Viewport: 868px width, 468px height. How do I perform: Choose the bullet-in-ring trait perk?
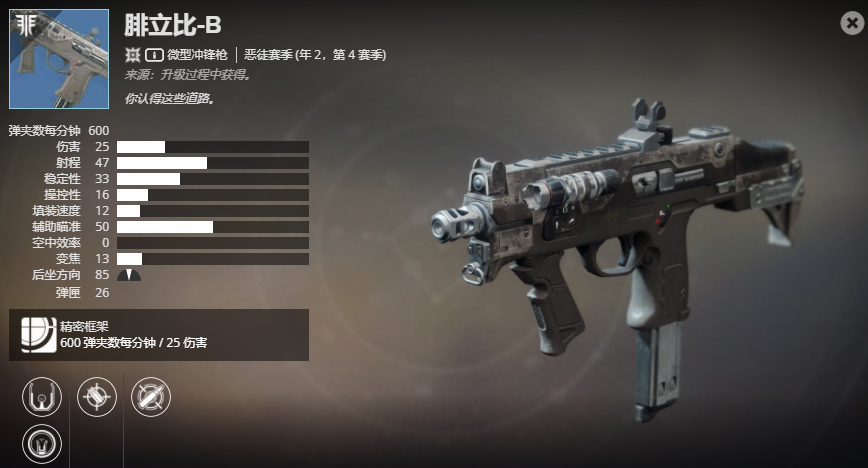(x=151, y=396)
